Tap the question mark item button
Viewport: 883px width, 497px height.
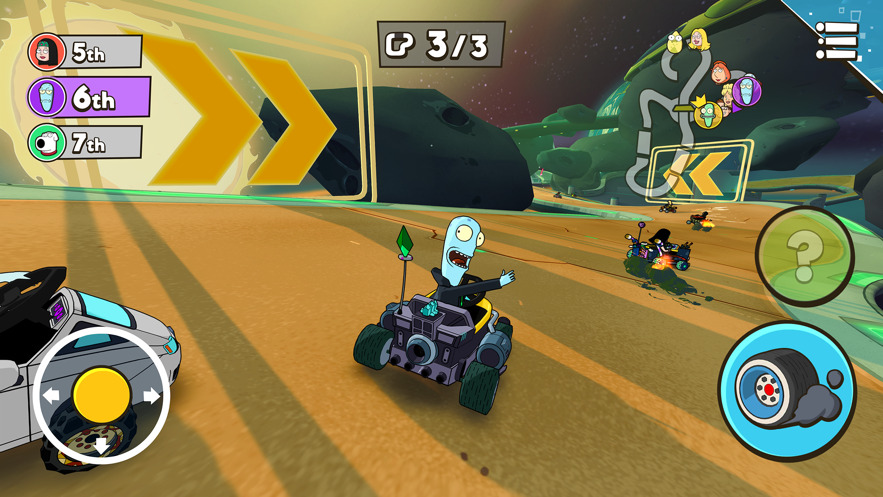(x=803, y=256)
